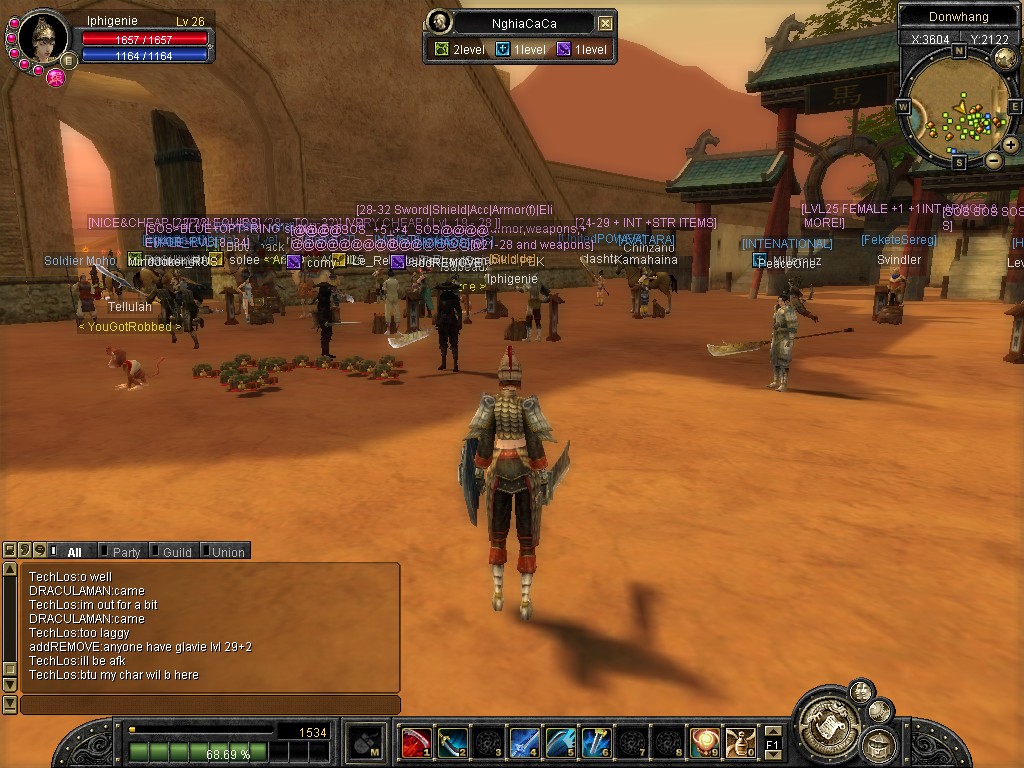1024x768 pixels.
Task: Use the curved blade skill in slot 2
Action: pyautogui.click(x=452, y=743)
